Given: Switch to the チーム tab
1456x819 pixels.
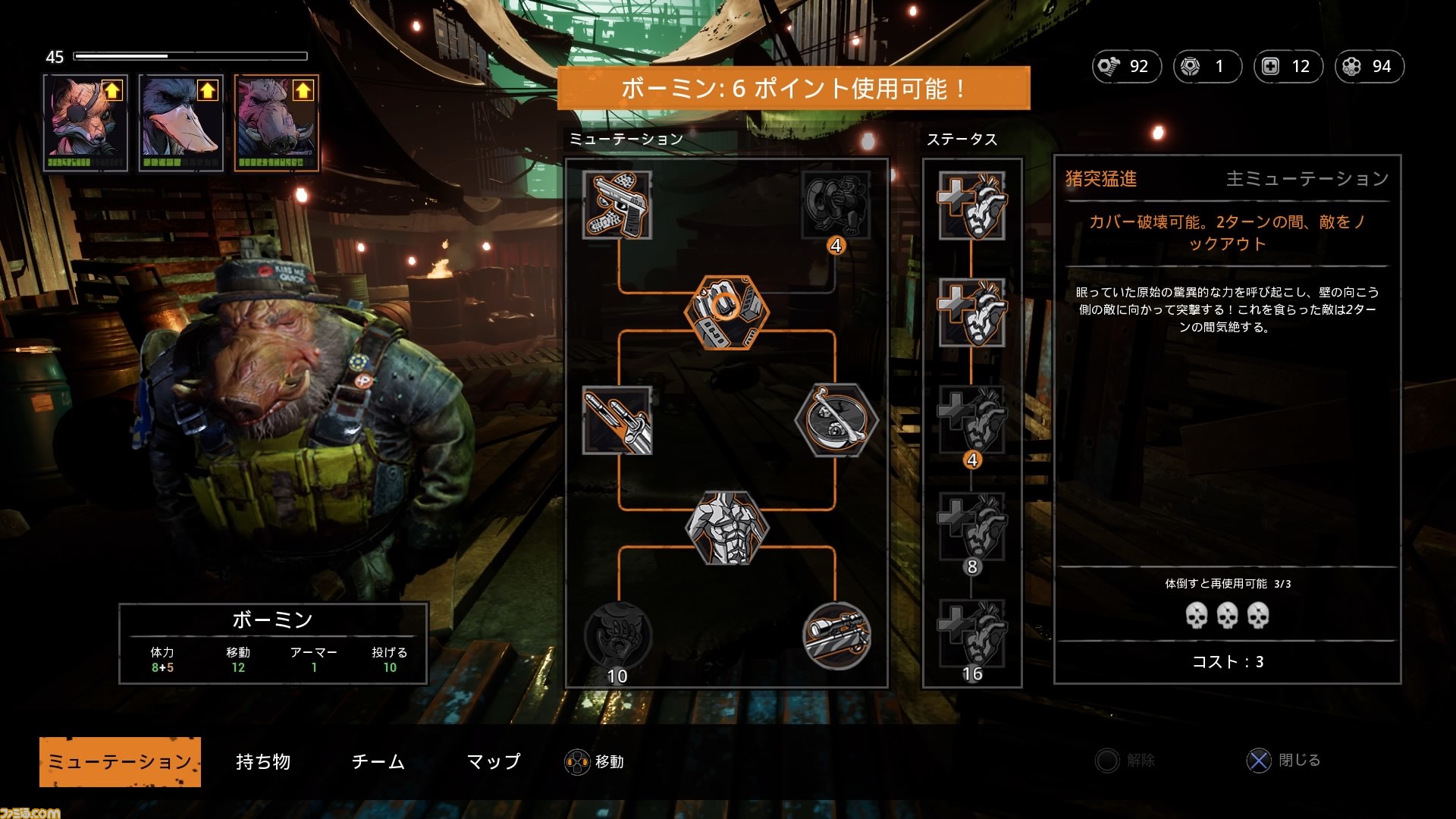Looking at the screenshot, I should click(x=378, y=761).
